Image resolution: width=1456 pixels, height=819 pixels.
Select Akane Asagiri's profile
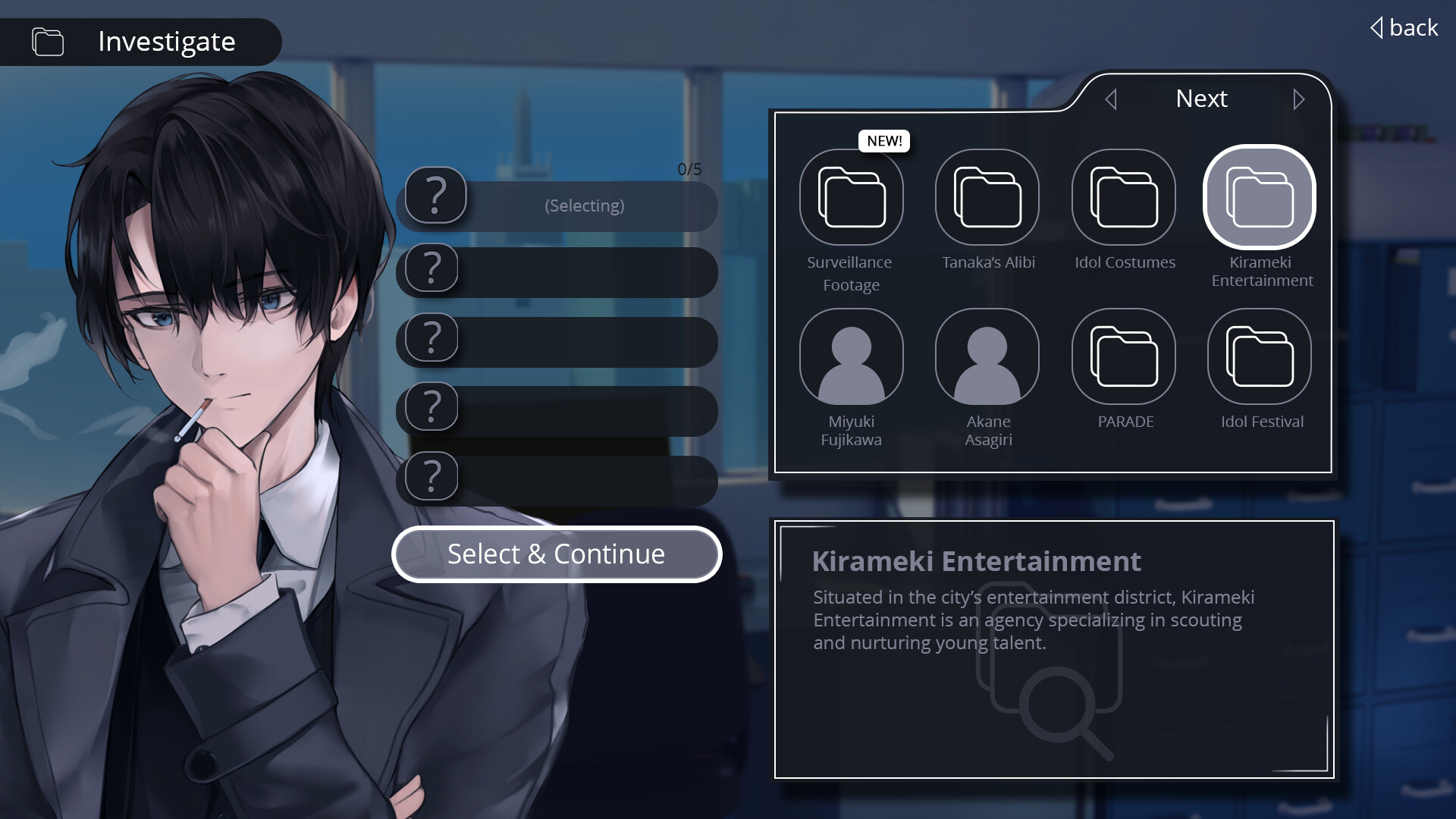tap(987, 356)
